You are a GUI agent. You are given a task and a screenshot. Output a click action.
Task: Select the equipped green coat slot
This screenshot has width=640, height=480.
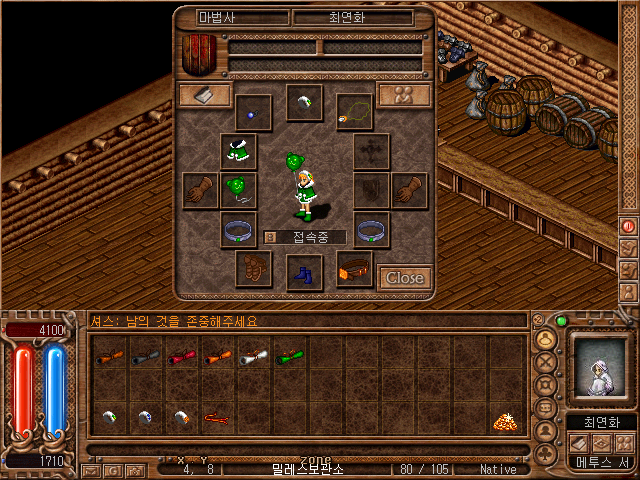click(238, 151)
